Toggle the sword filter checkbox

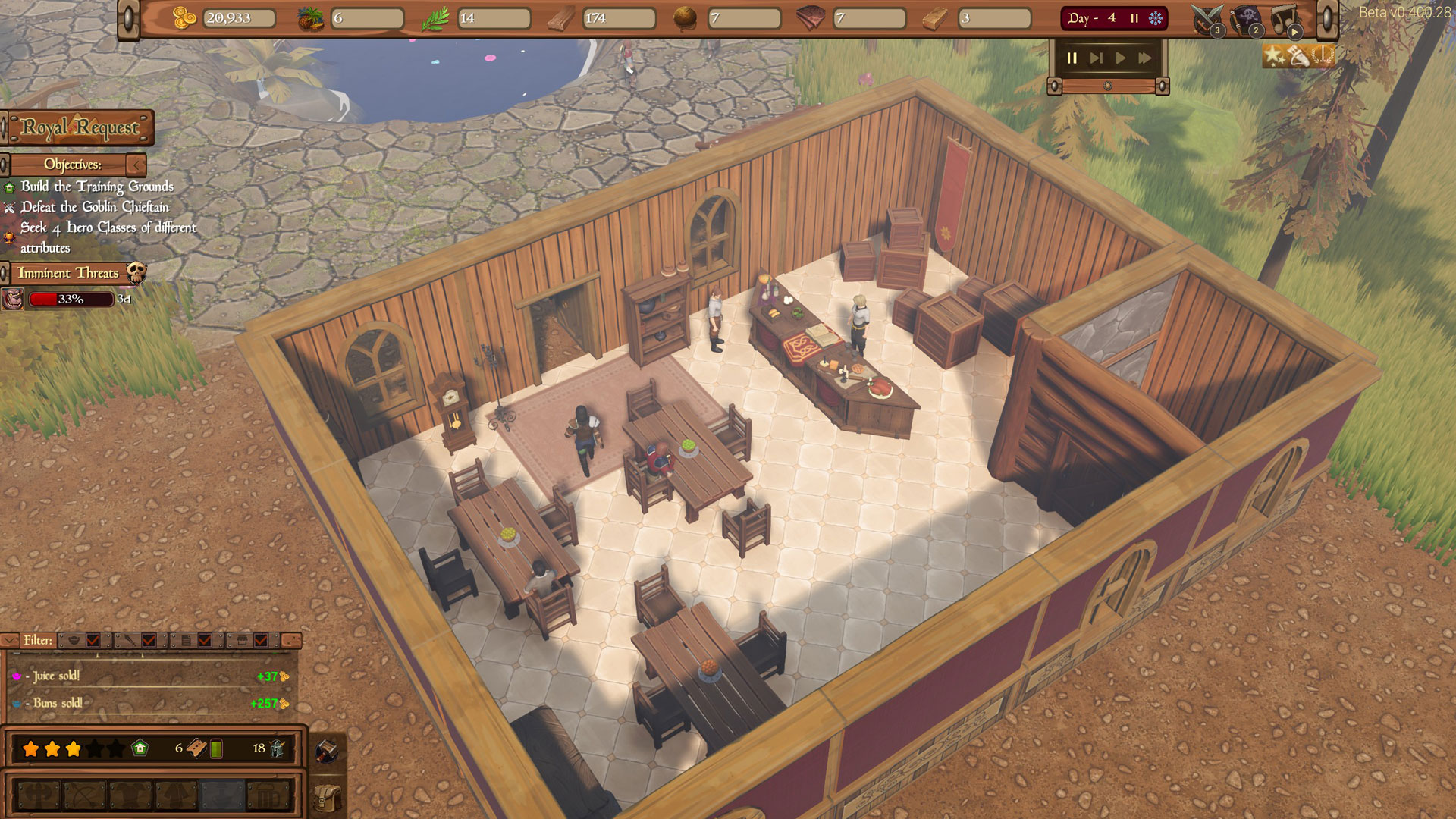pyautogui.click(x=149, y=641)
